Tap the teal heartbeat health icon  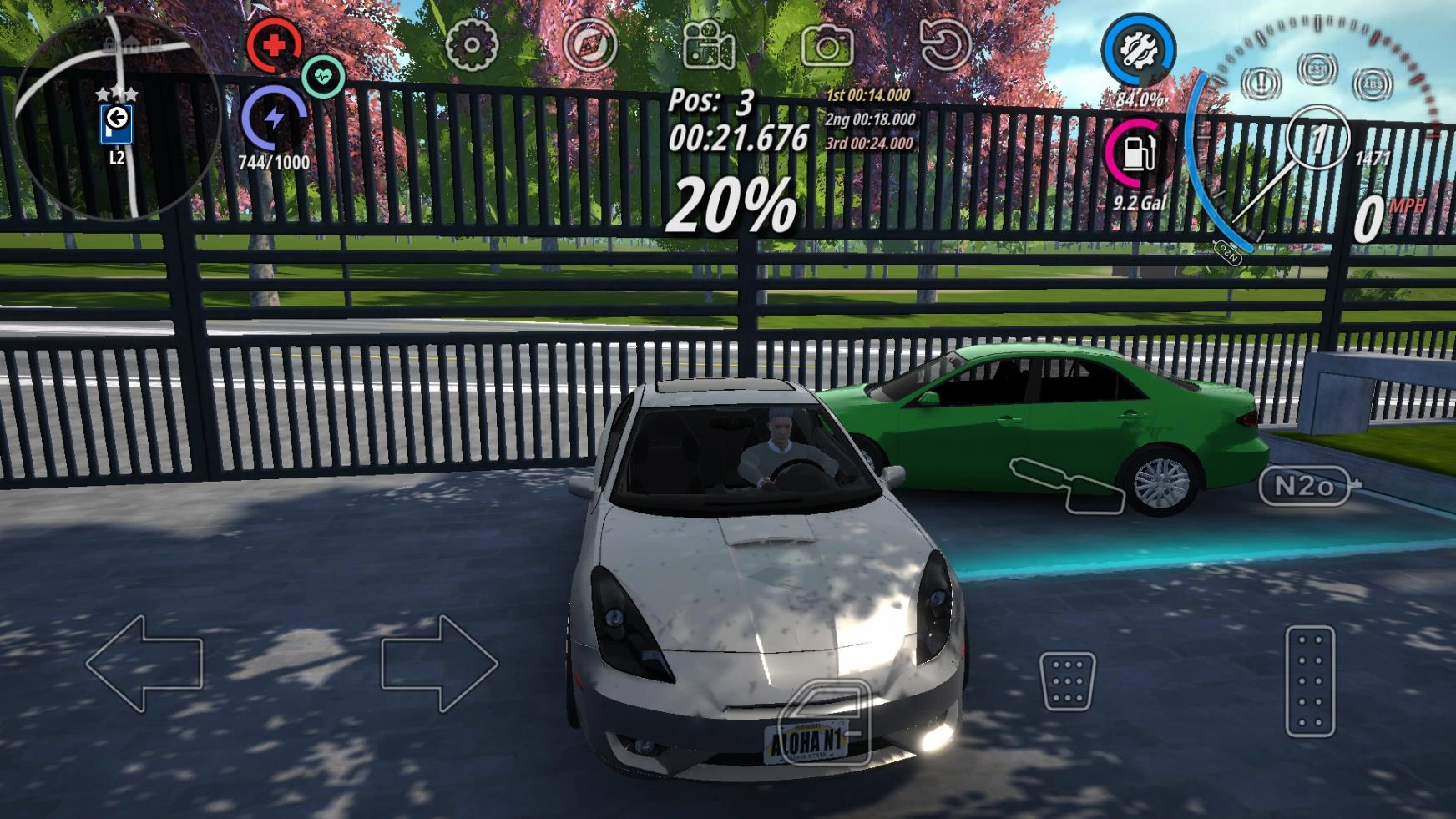click(323, 77)
